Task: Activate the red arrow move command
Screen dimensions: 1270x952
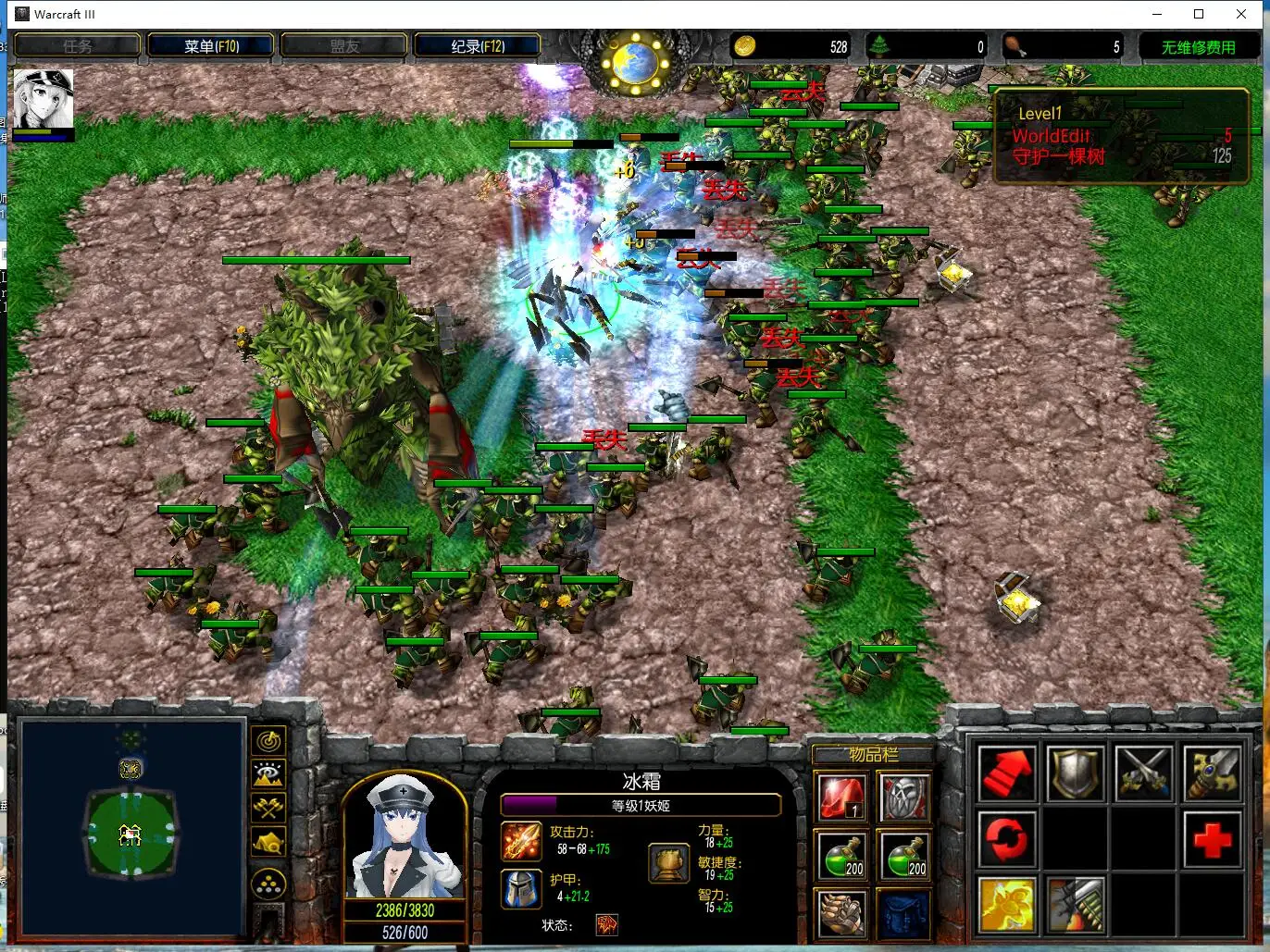Action: click(x=1007, y=773)
